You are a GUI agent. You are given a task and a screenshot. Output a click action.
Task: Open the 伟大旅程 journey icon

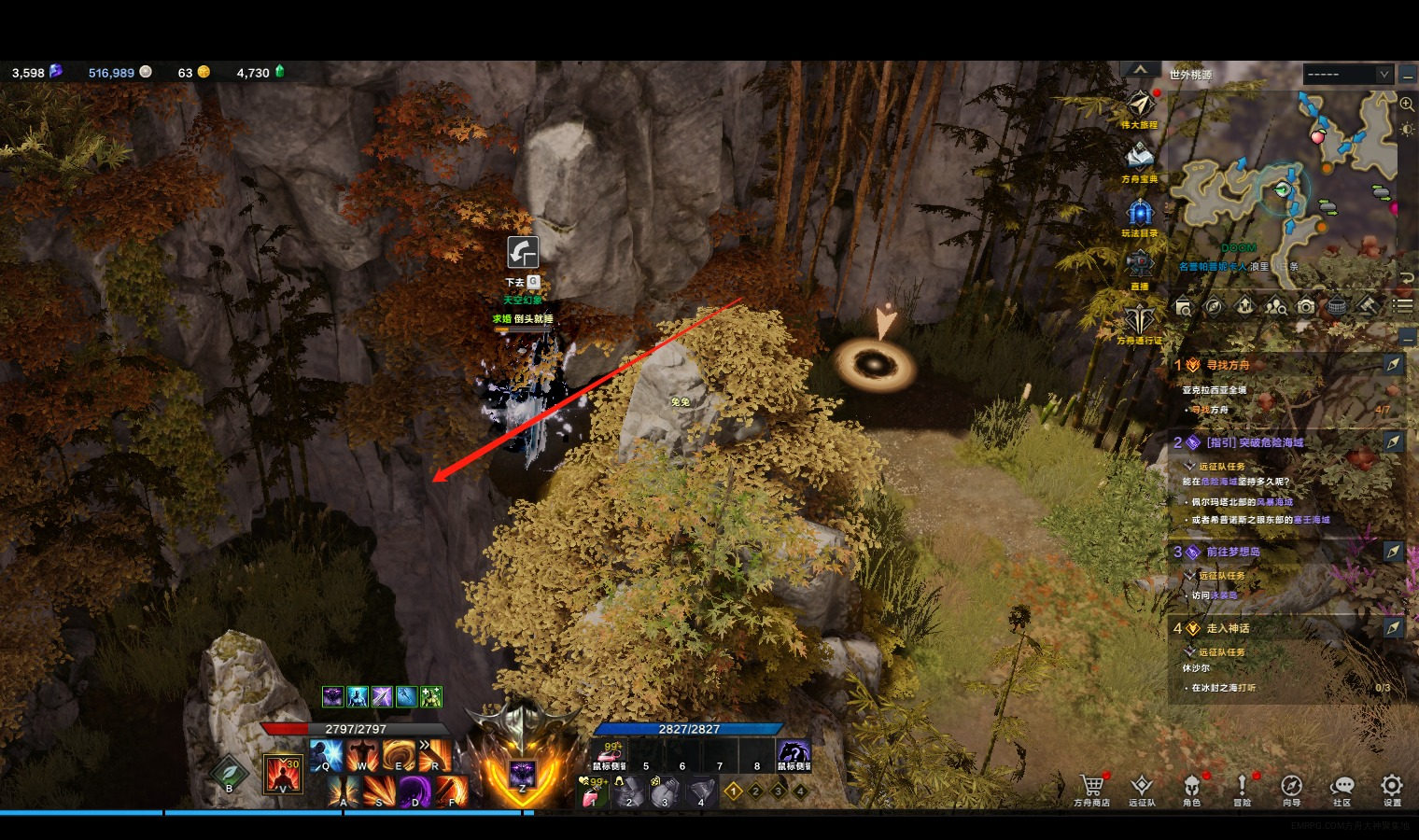click(1140, 105)
